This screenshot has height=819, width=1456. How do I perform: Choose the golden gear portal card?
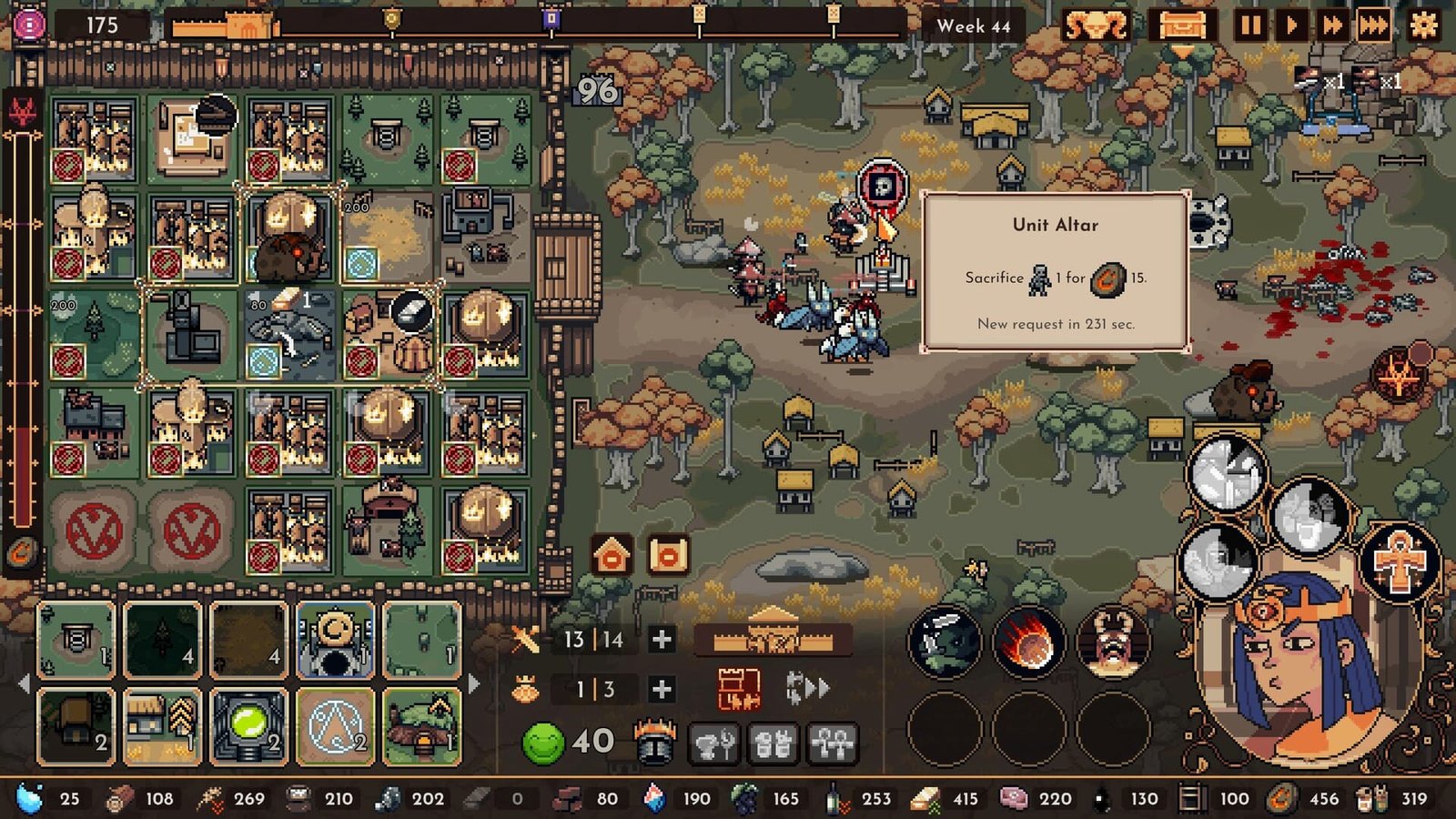pos(335,640)
